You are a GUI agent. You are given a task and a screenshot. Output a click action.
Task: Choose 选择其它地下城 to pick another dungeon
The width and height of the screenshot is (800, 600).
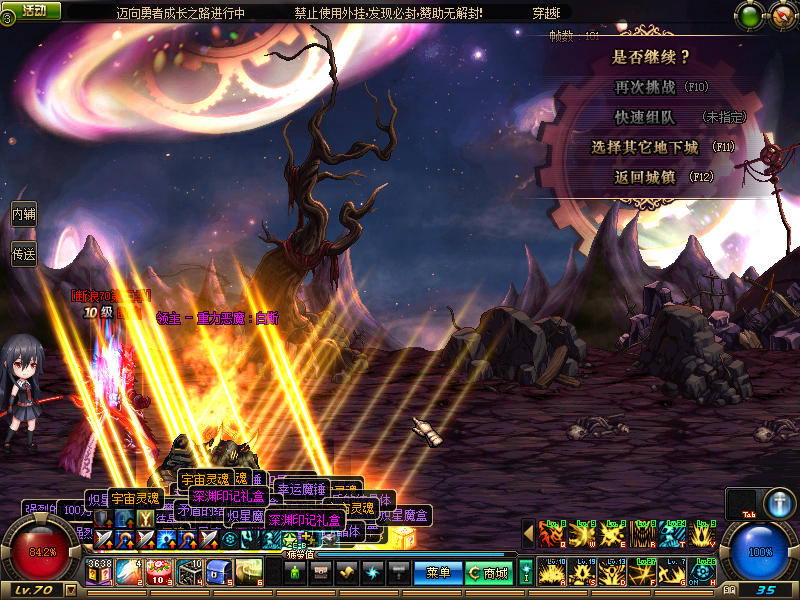click(x=645, y=147)
